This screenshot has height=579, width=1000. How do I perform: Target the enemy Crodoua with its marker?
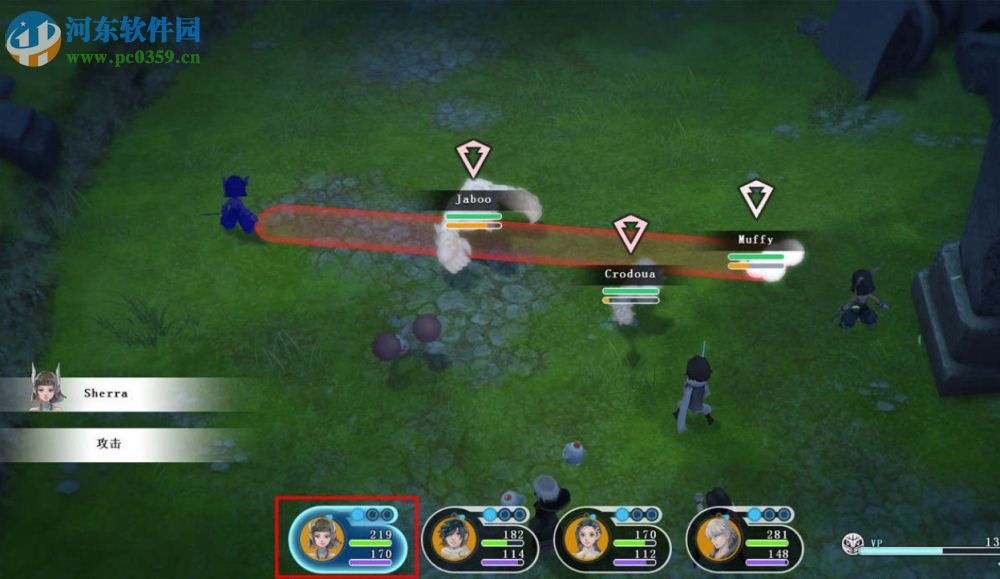629,234
